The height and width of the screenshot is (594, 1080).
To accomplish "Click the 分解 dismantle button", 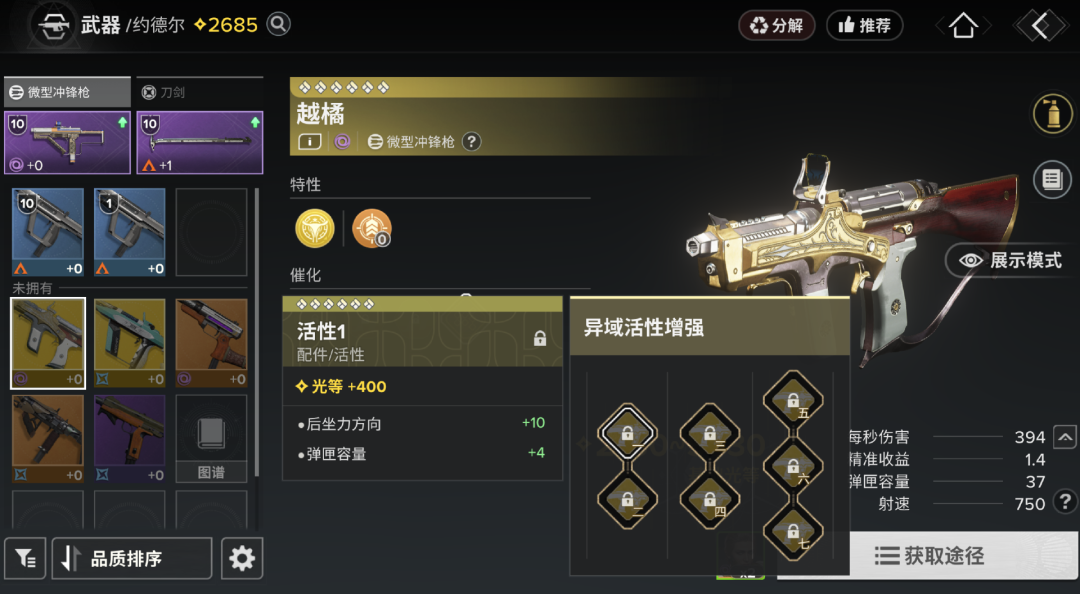I will [x=776, y=26].
